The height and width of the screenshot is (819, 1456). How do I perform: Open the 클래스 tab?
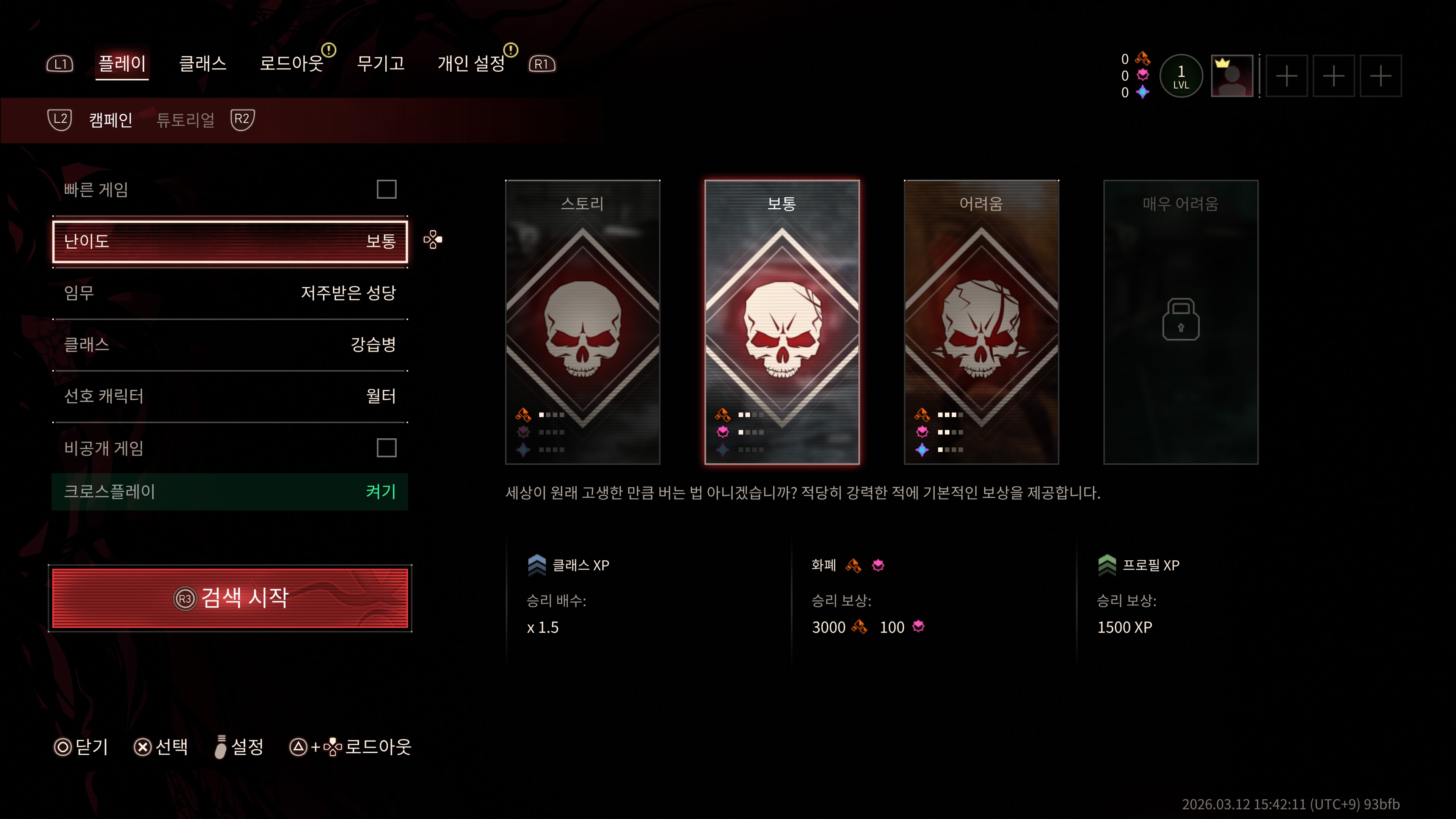pyautogui.click(x=202, y=63)
